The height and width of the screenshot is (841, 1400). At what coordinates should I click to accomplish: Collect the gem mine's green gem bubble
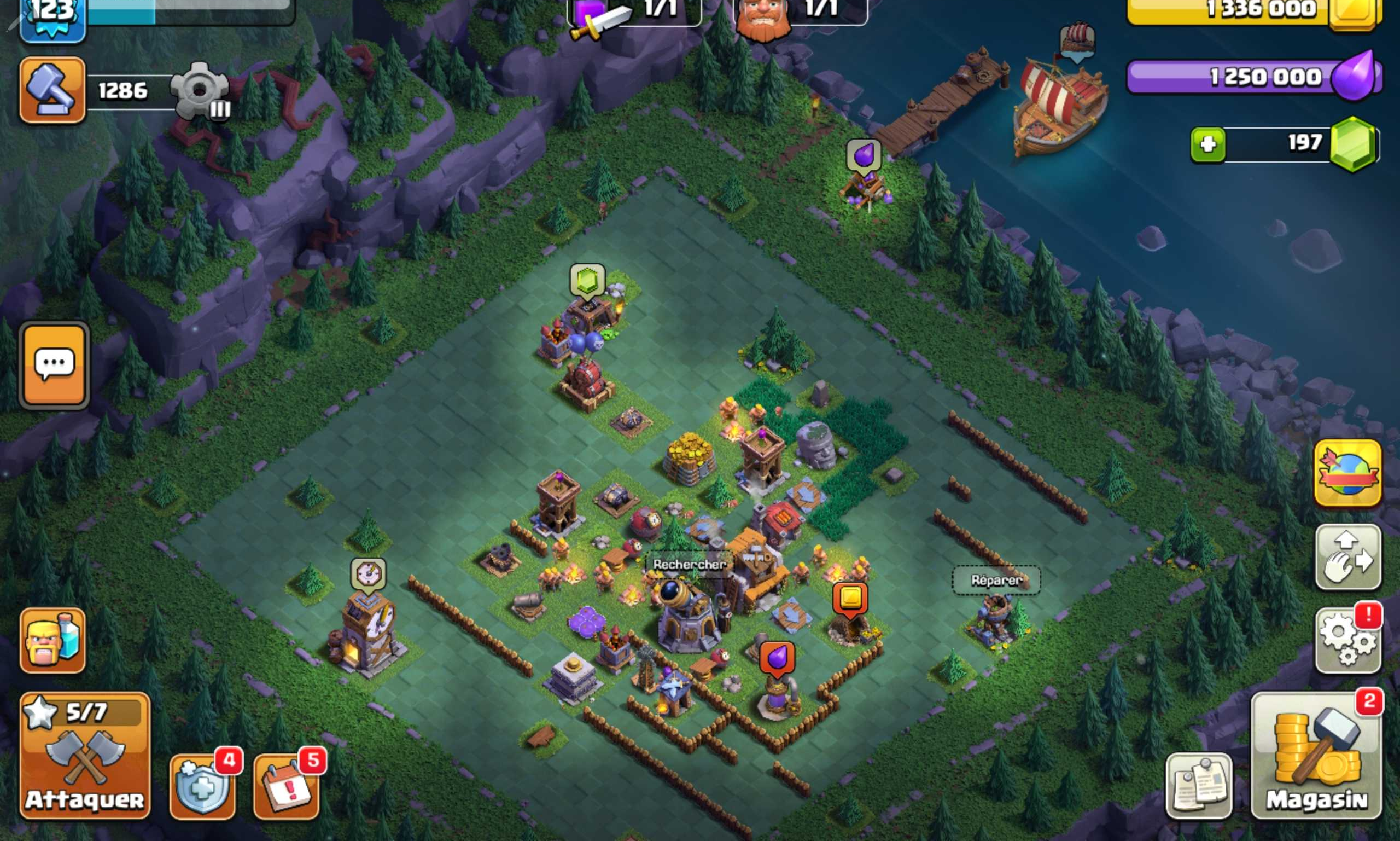tap(587, 280)
